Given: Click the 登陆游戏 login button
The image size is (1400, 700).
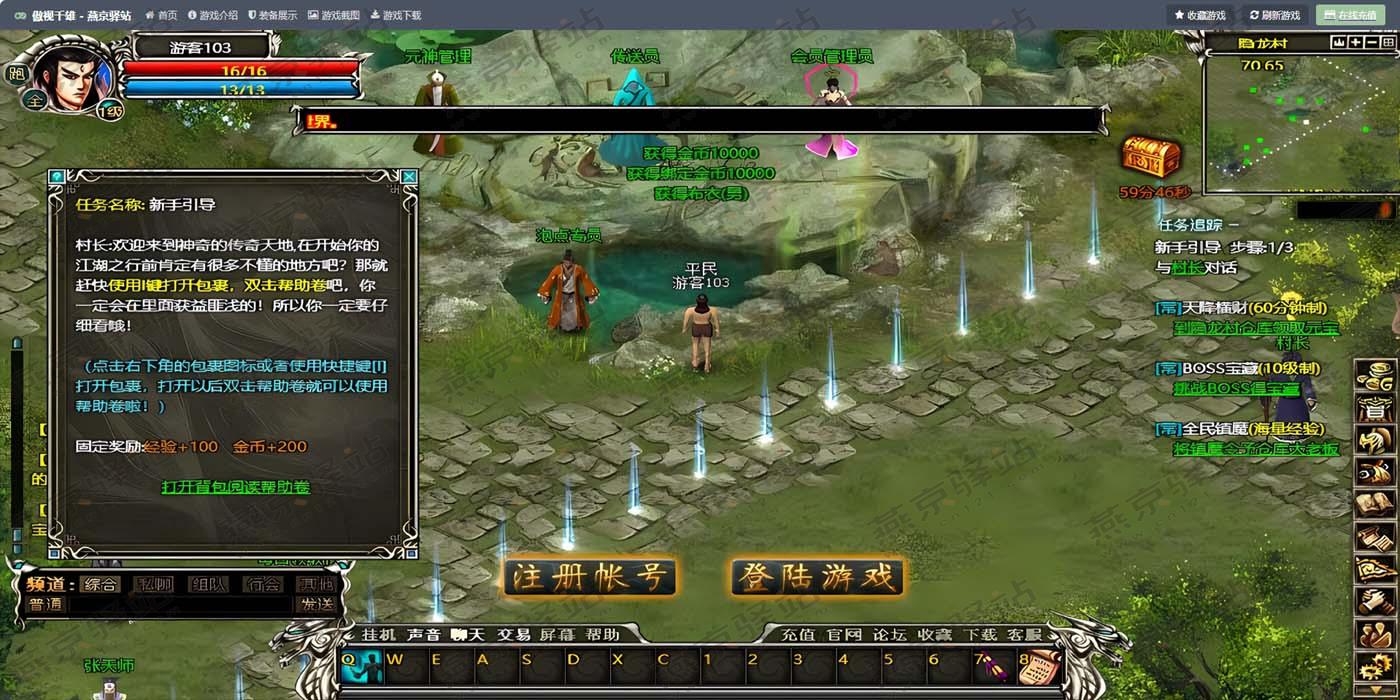Looking at the screenshot, I should coord(817,577).
